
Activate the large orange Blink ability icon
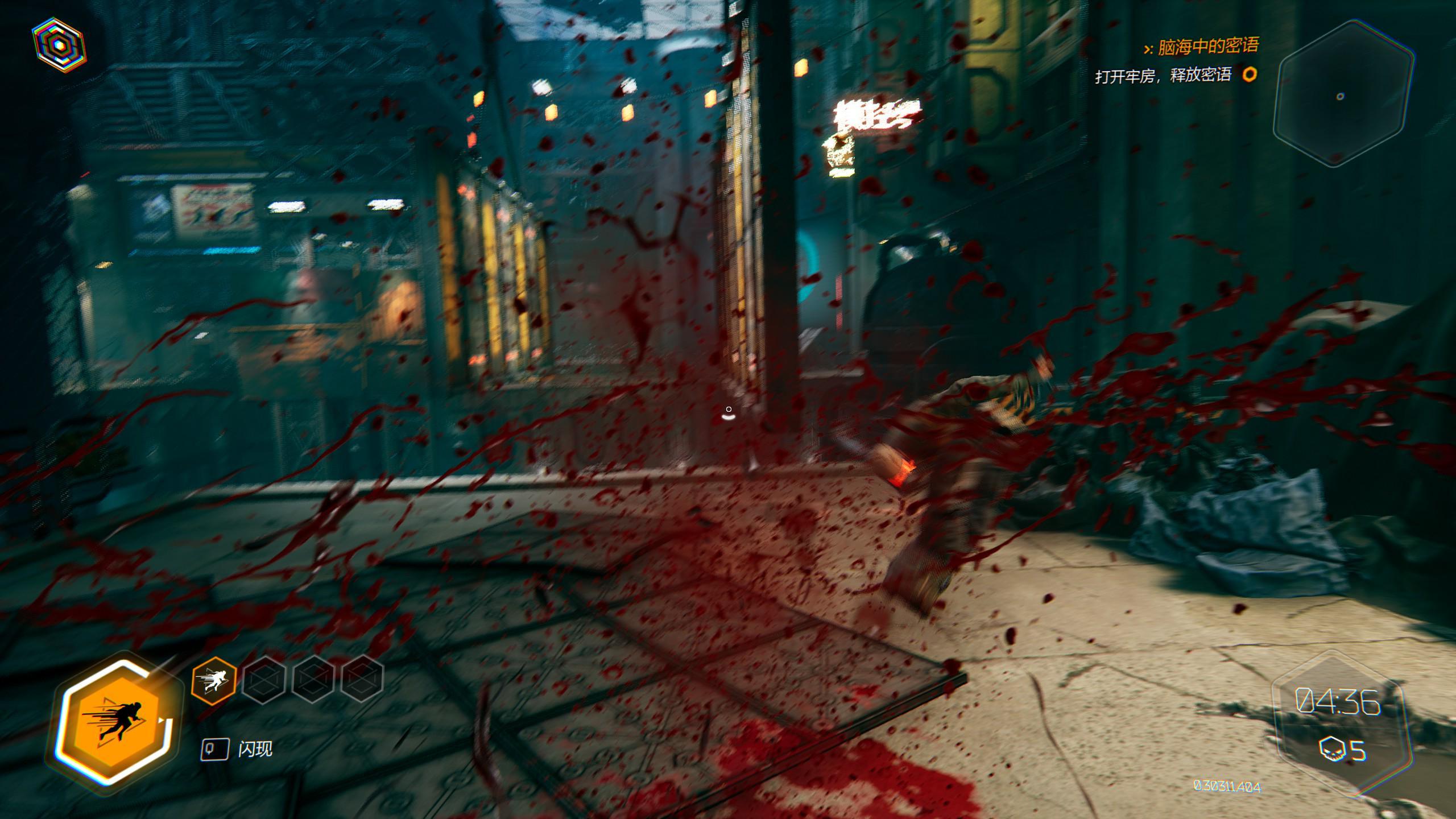click(x=115, y=722)
